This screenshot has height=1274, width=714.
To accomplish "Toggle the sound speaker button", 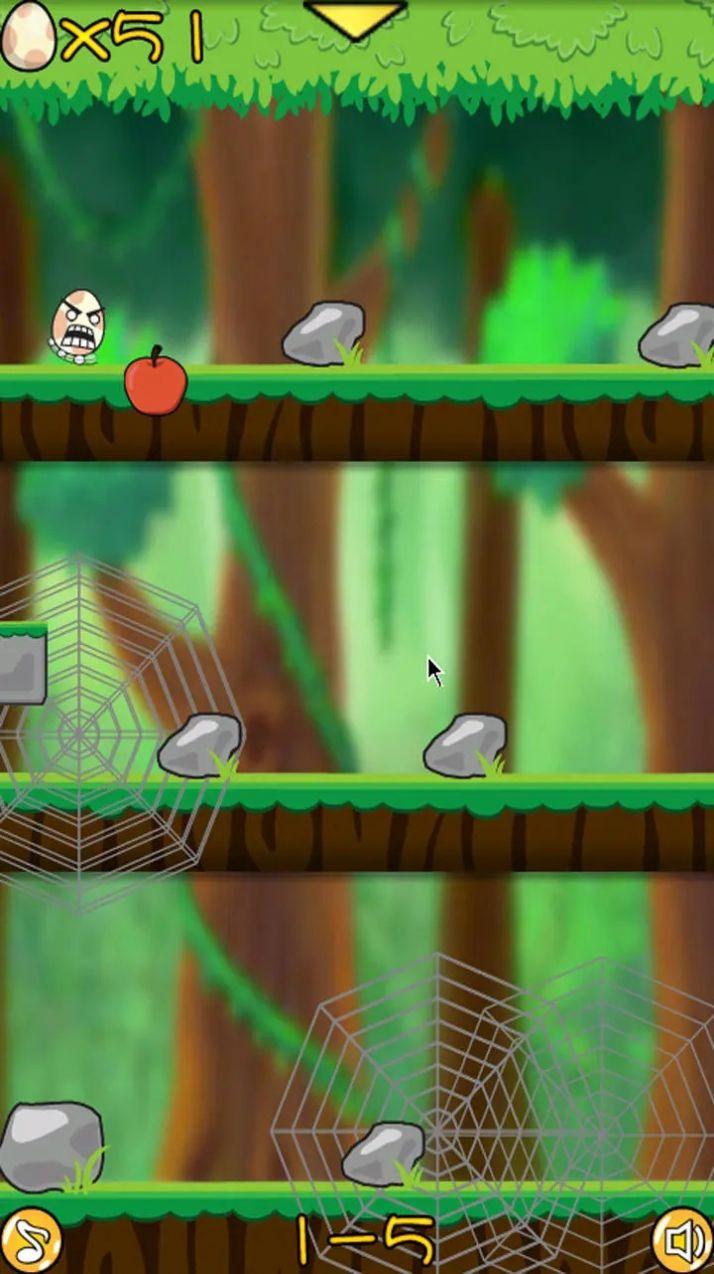I will point(684,1243).
